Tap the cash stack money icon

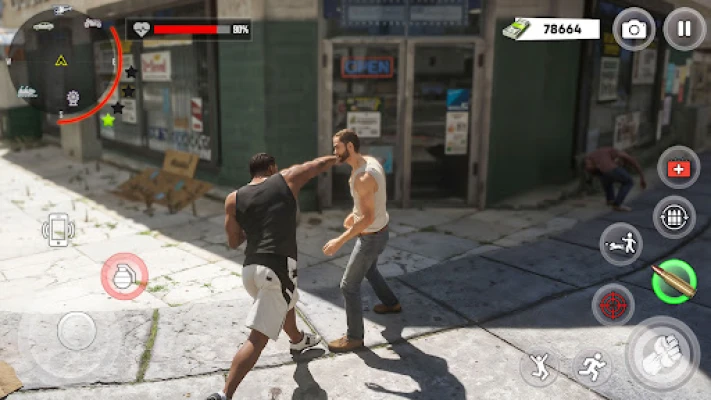pyautogui.click(x=516, y=29)
